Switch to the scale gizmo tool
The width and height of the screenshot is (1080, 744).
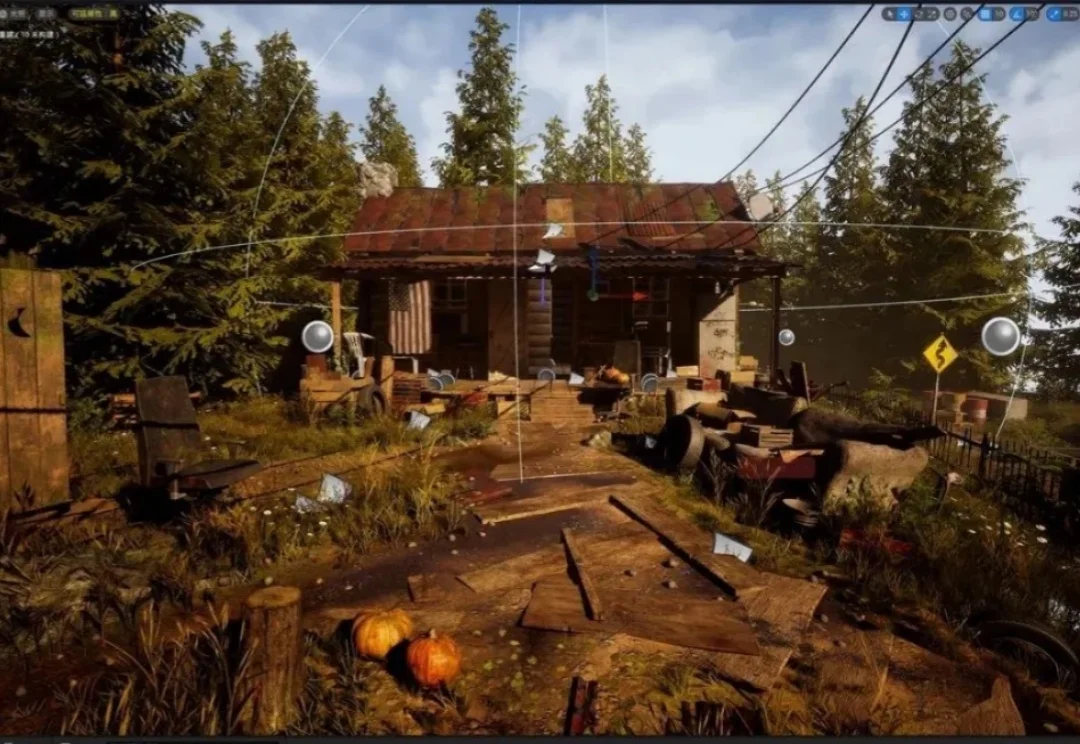tap(933, 14)
